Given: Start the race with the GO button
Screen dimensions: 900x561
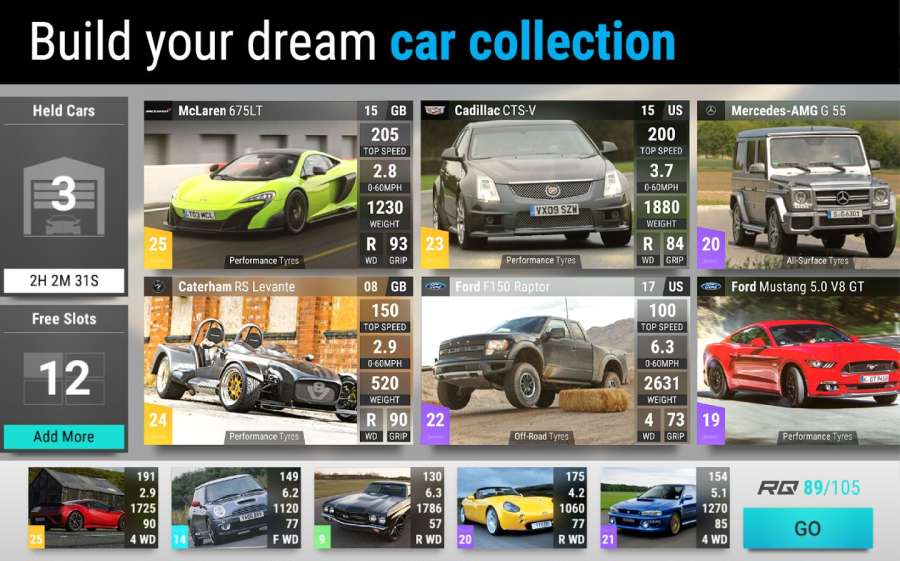Looking at the screenshot, I should click(807, 528).
